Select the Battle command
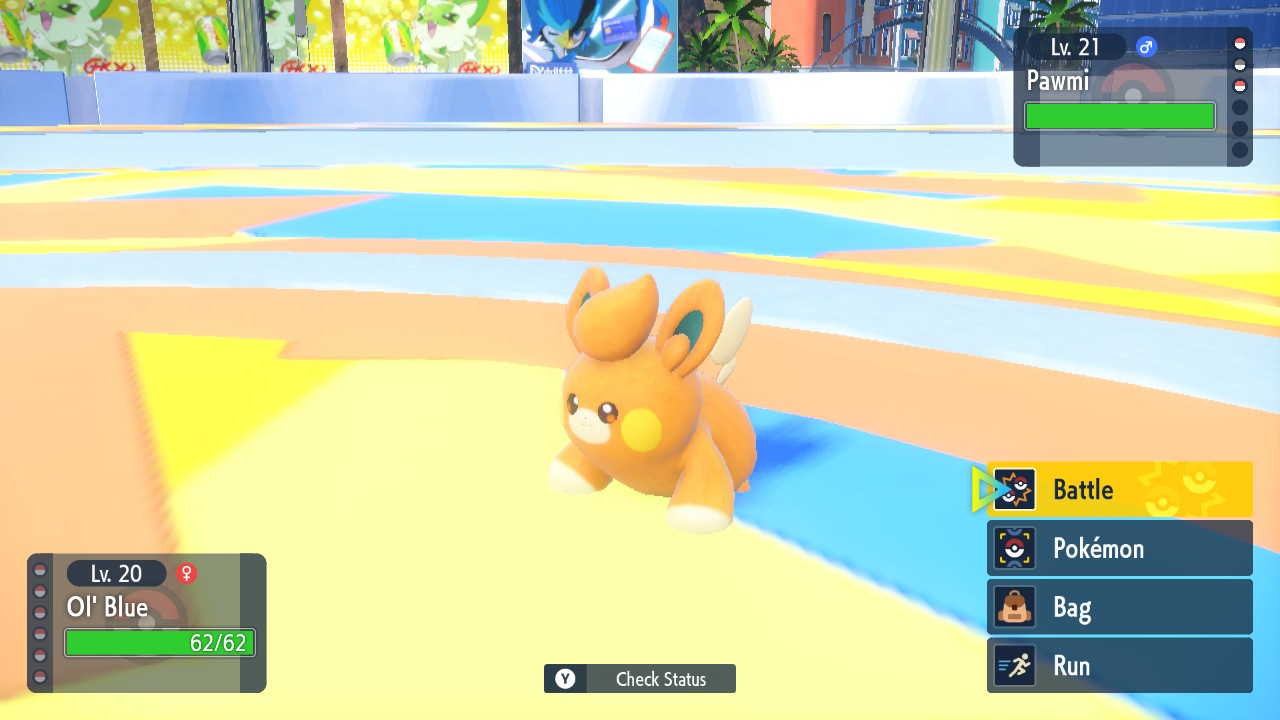Viewport: 1280px width, 720px height. [x=1119, y=490]
